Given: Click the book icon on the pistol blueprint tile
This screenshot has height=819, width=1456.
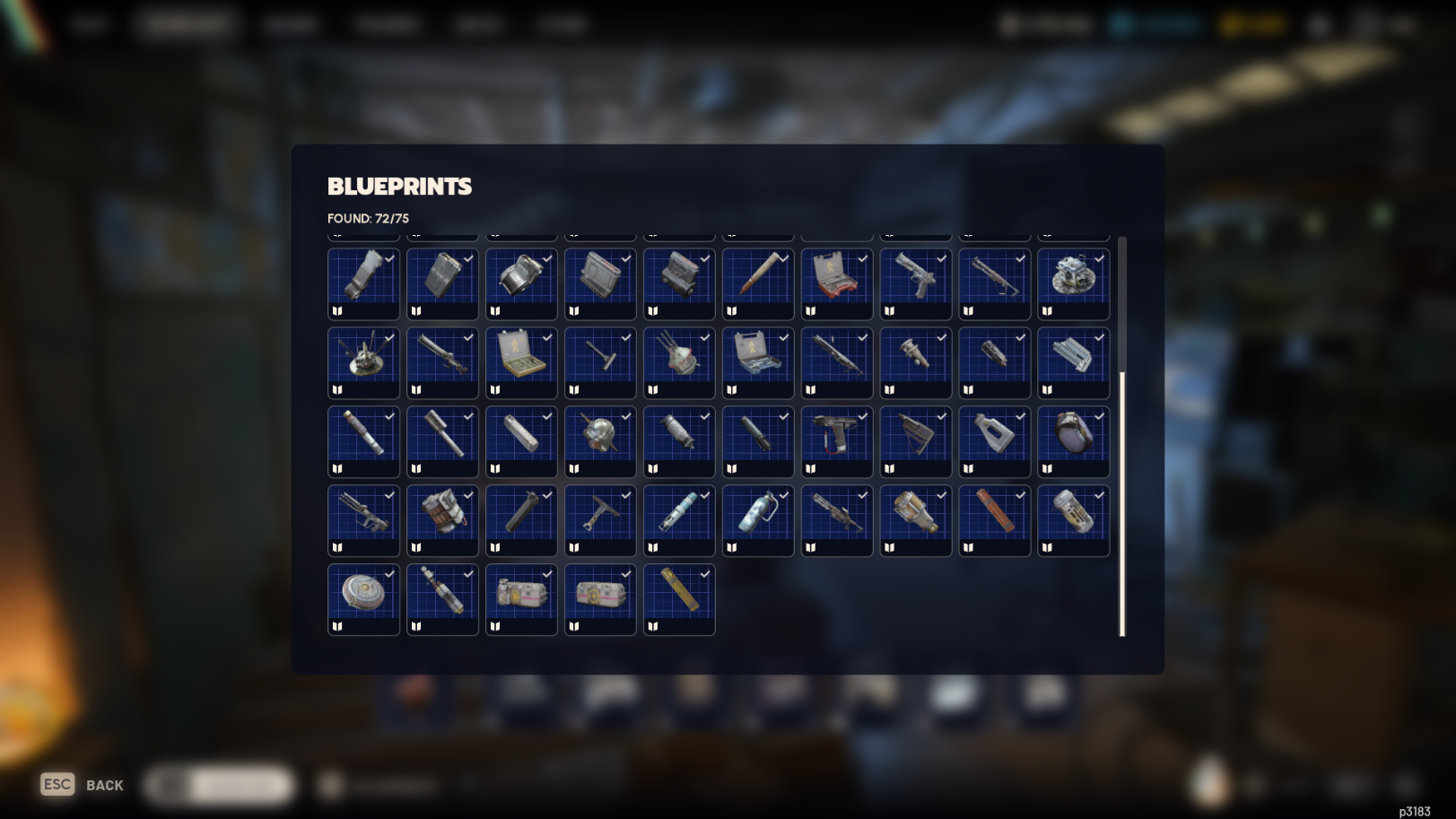Looking at the screenshot, I should tap(888, 311).
